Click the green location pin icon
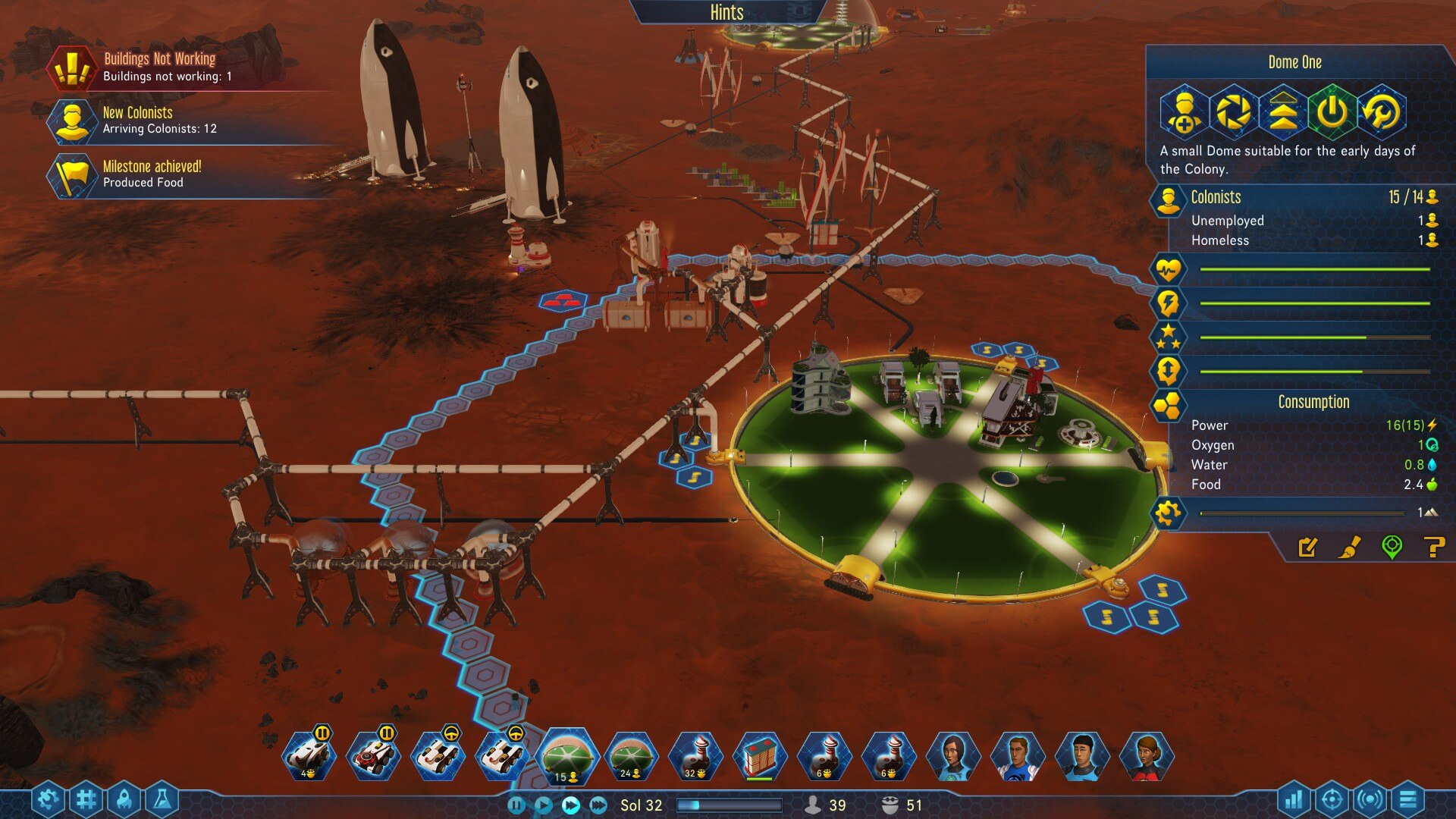 [x=1392, y=547]
